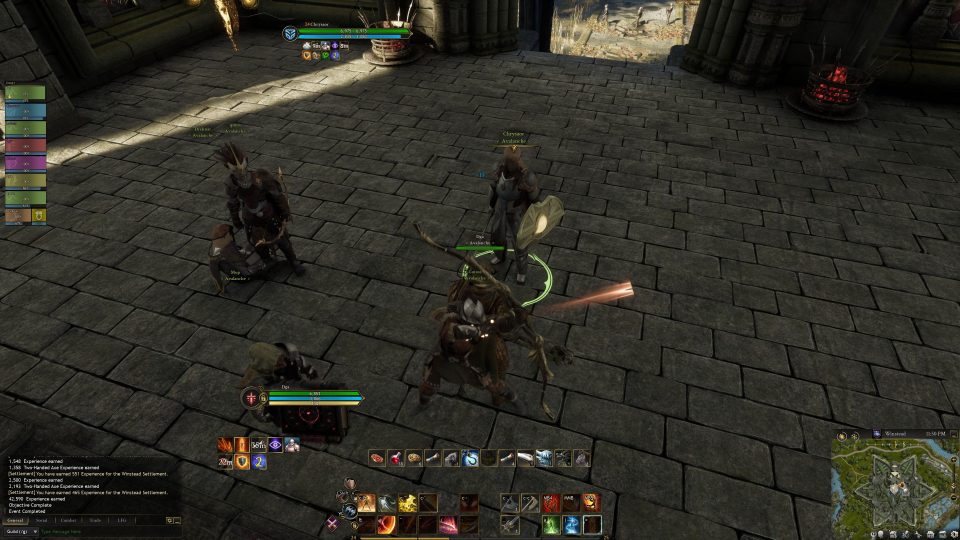
Task: Open the Social chat tab
Action: coord(42,520)
